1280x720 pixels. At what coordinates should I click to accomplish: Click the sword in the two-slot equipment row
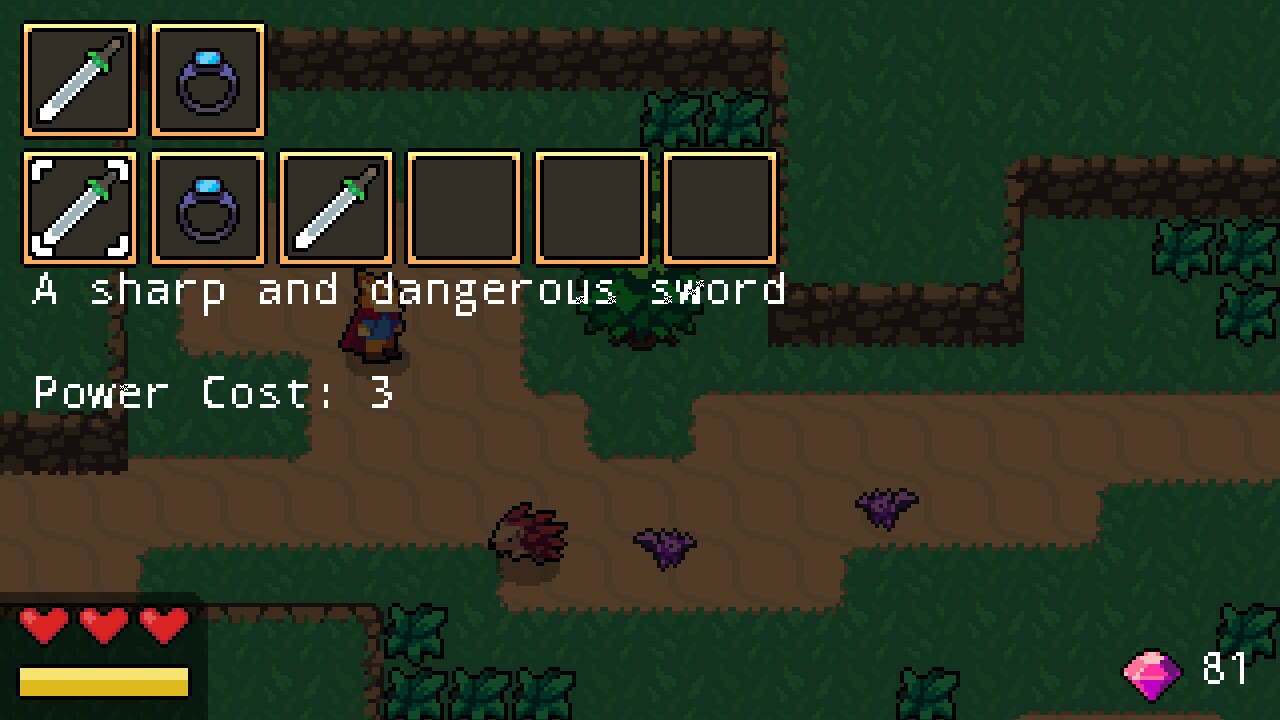pos(80,80)
